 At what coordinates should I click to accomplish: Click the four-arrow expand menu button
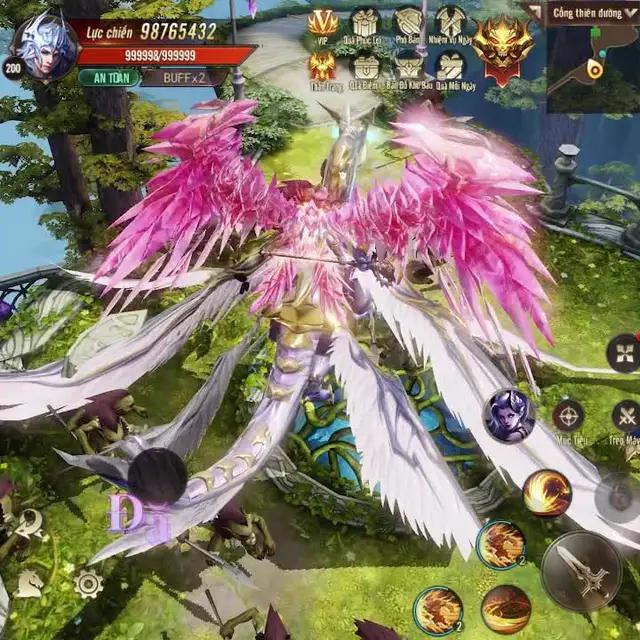coord(624,352)
